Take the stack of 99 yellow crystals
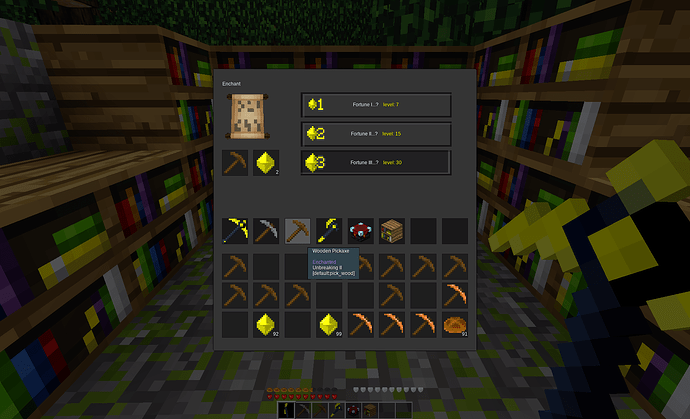690x419 pixels. (329, 324)
